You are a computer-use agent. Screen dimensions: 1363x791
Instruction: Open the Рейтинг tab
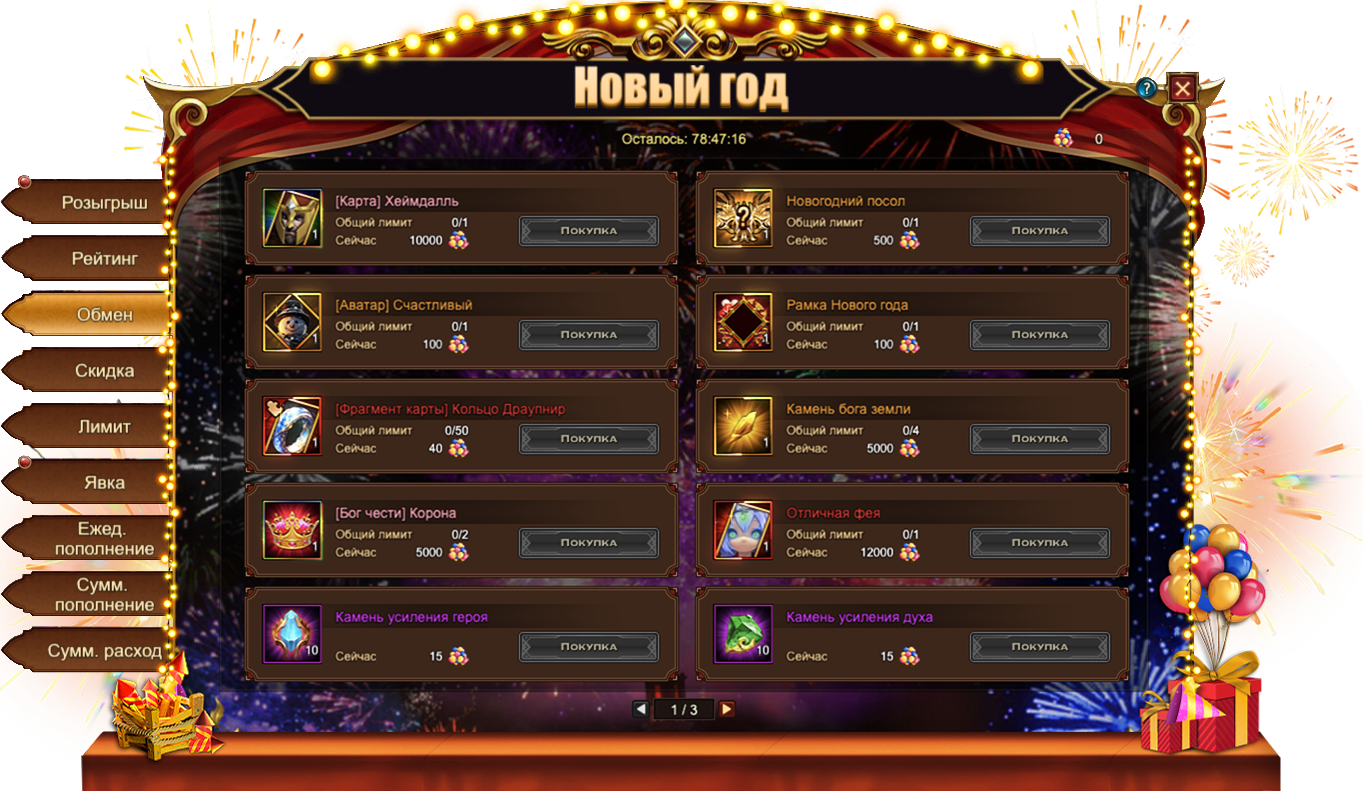coord(104,259)
